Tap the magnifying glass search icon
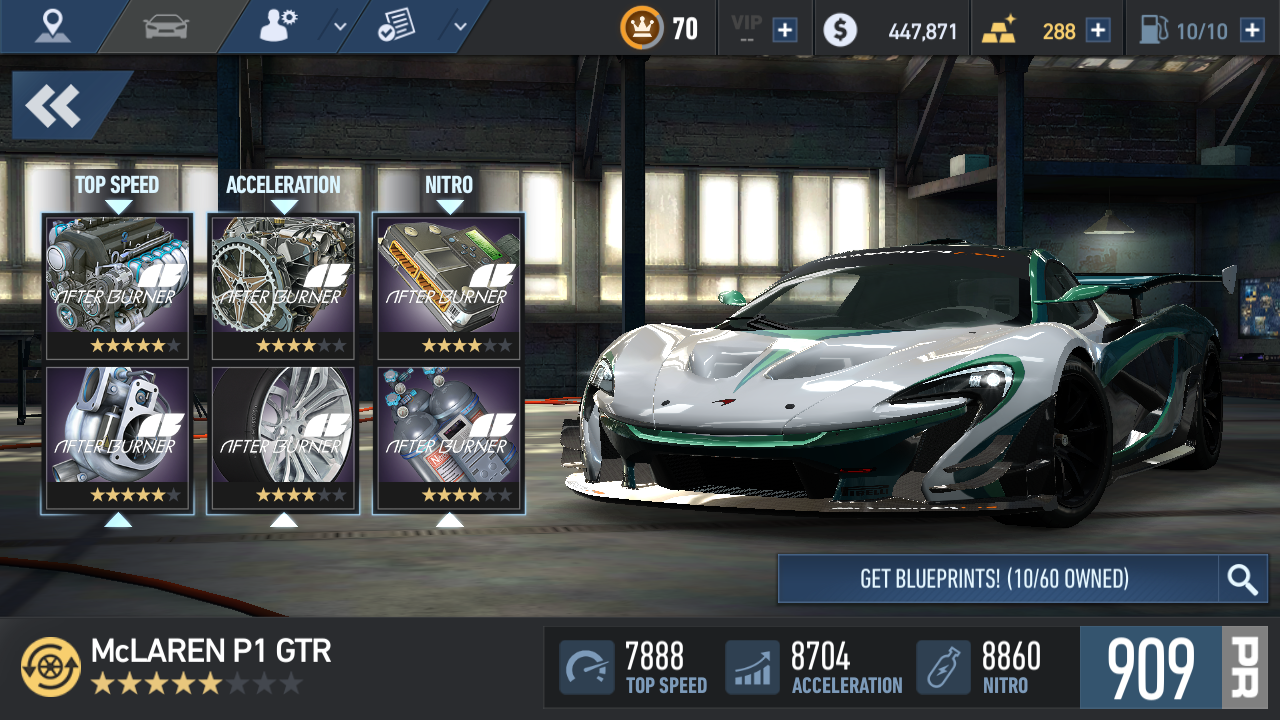This screenshot has height=720, width=1280. 1243,579
